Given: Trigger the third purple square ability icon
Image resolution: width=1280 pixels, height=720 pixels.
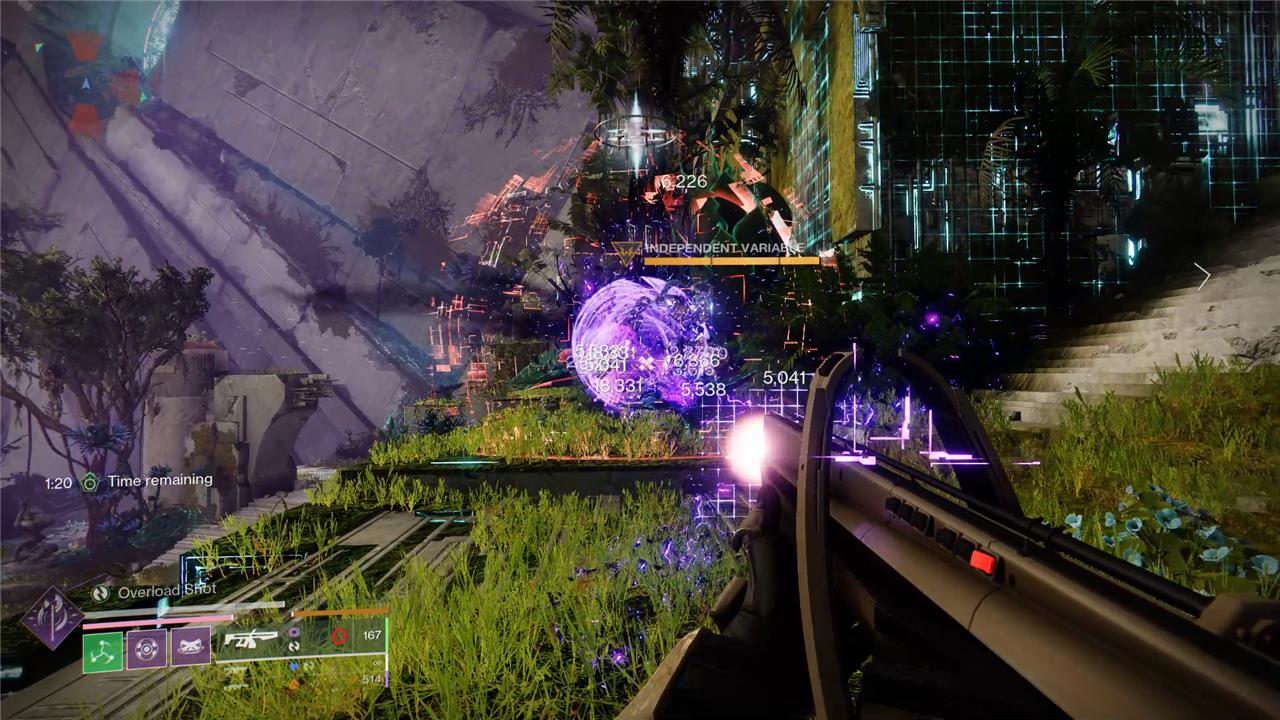Looking at the screenshot, I should click(x=190, y=646).
